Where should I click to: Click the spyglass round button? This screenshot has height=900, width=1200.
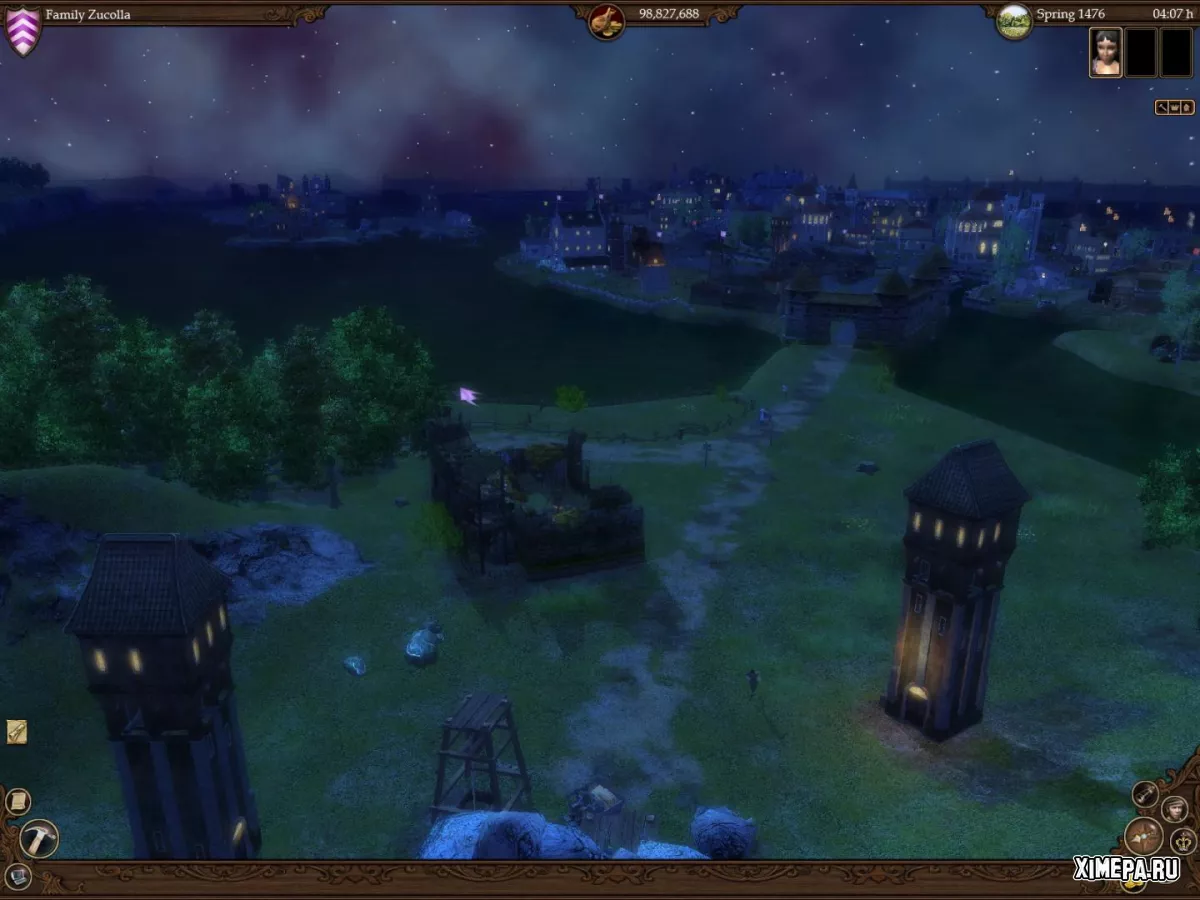pyautogui.click(x=1146, y=795)
